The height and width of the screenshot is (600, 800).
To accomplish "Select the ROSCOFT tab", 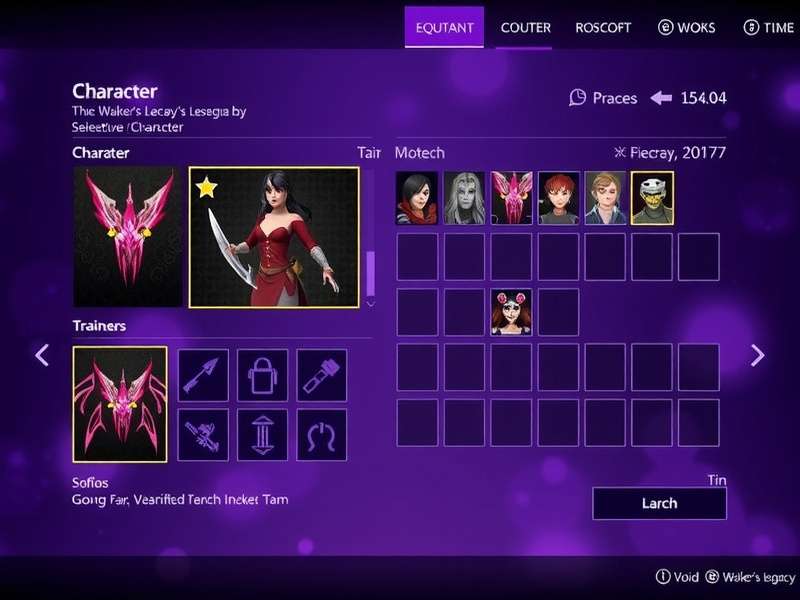I will pos(603,27).
